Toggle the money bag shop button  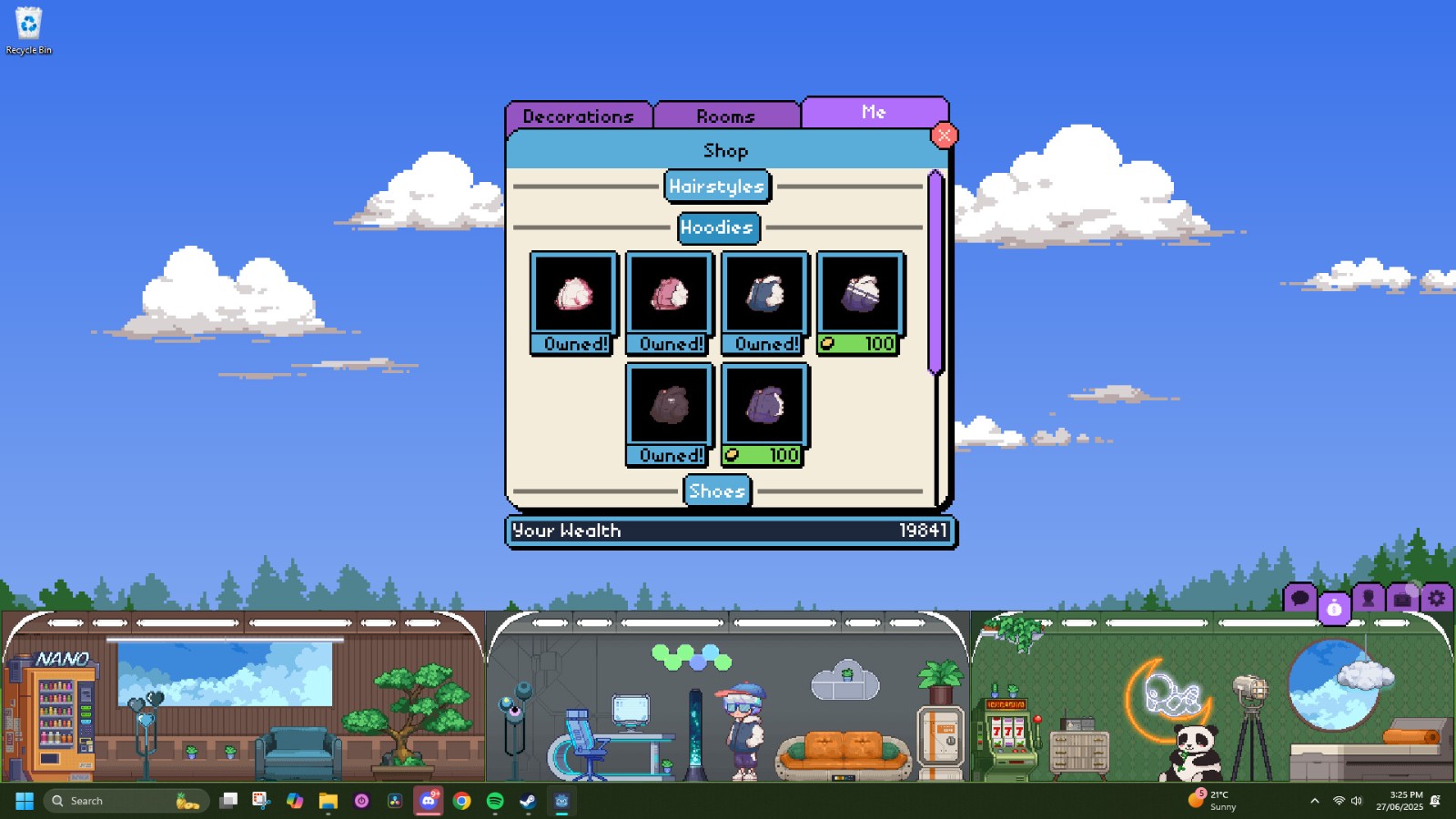point(1334,608)
